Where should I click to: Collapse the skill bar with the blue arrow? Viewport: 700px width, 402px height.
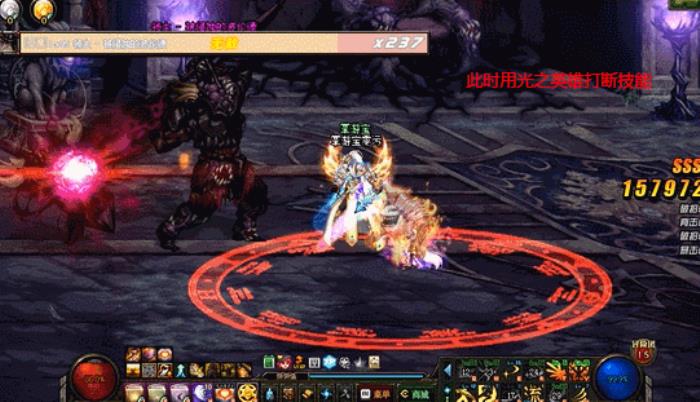pos(447,370)
